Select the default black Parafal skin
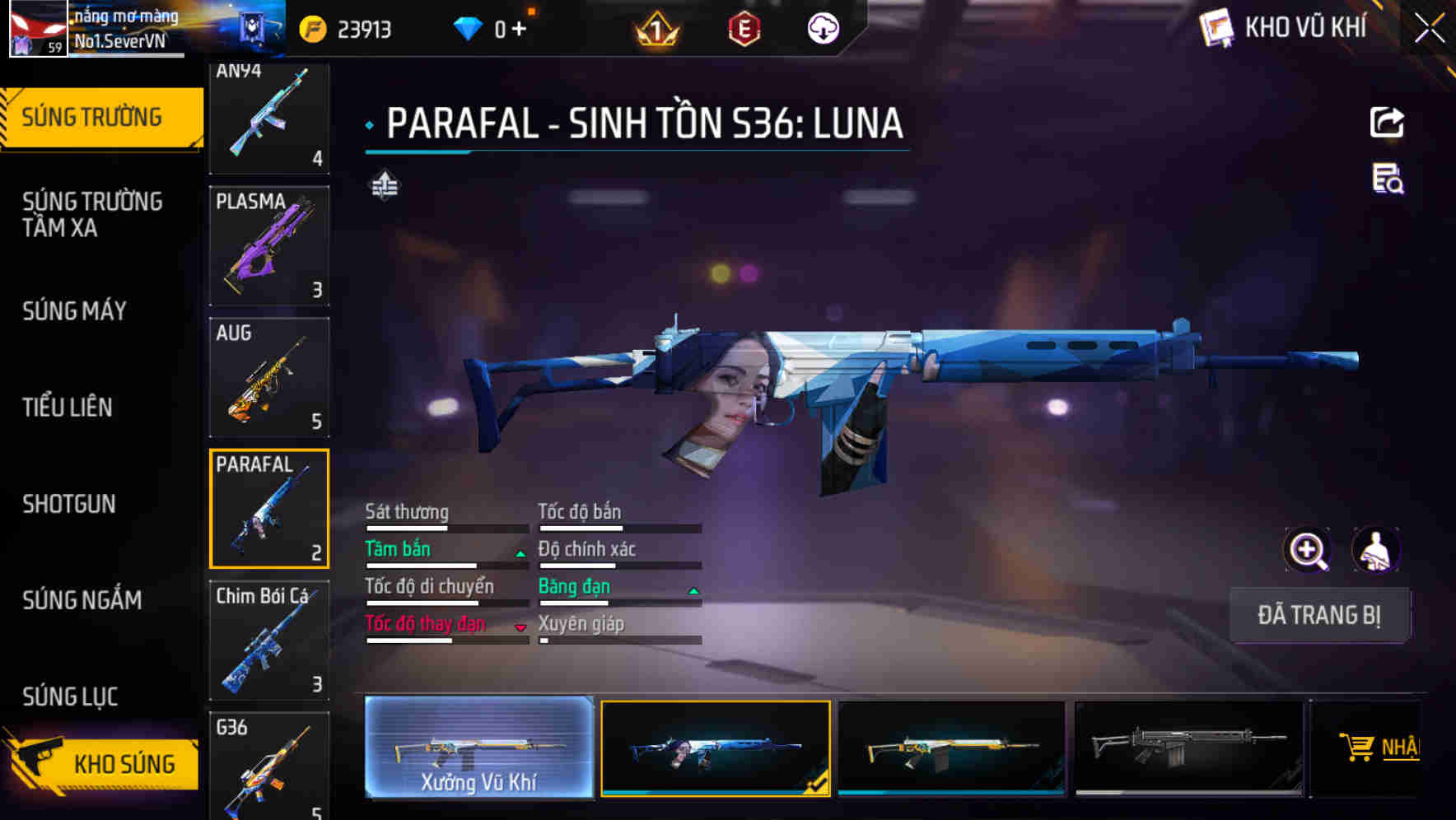1456x820 pixels. pos(1188,748)
